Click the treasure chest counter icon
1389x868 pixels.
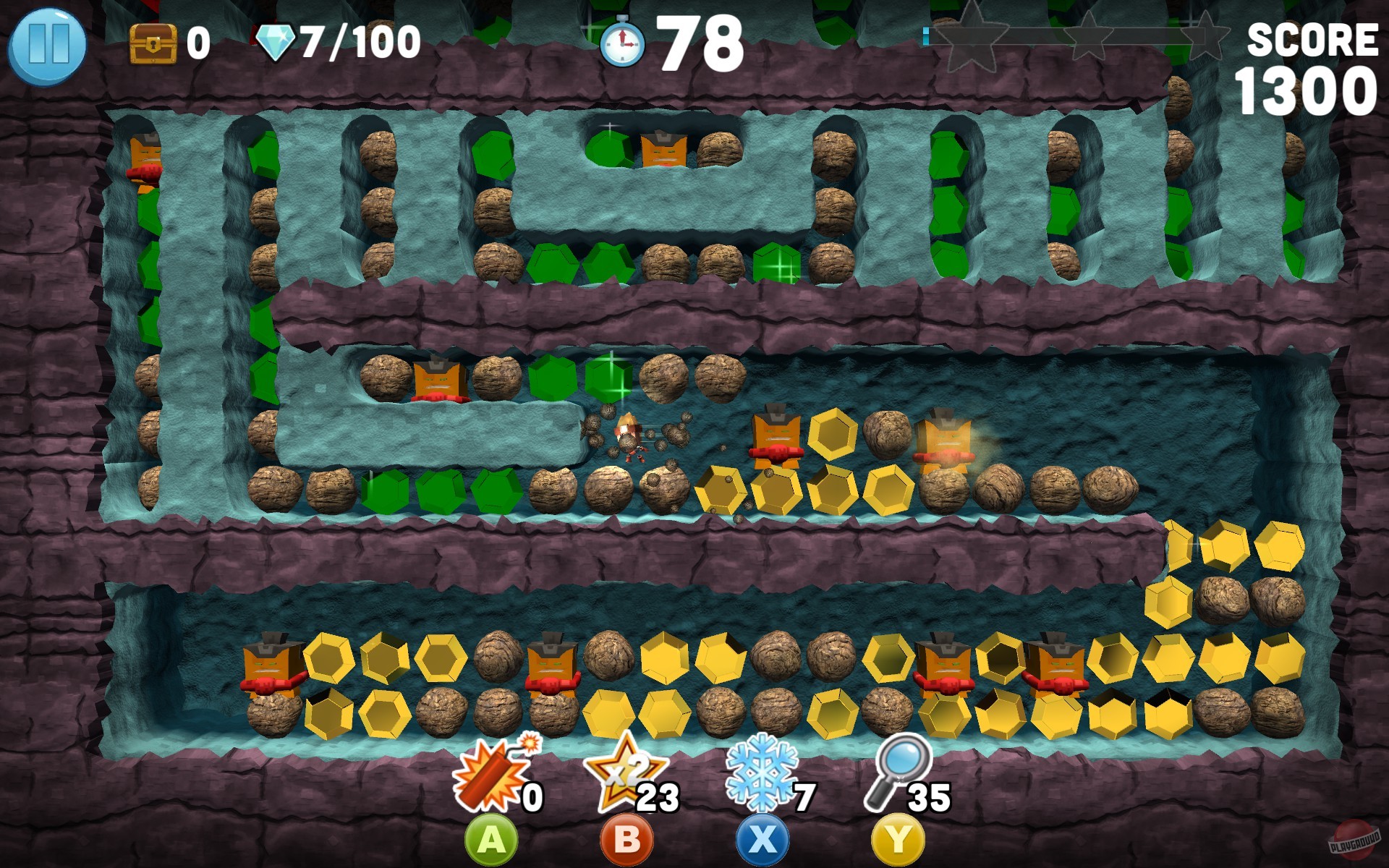pos(152,43)
